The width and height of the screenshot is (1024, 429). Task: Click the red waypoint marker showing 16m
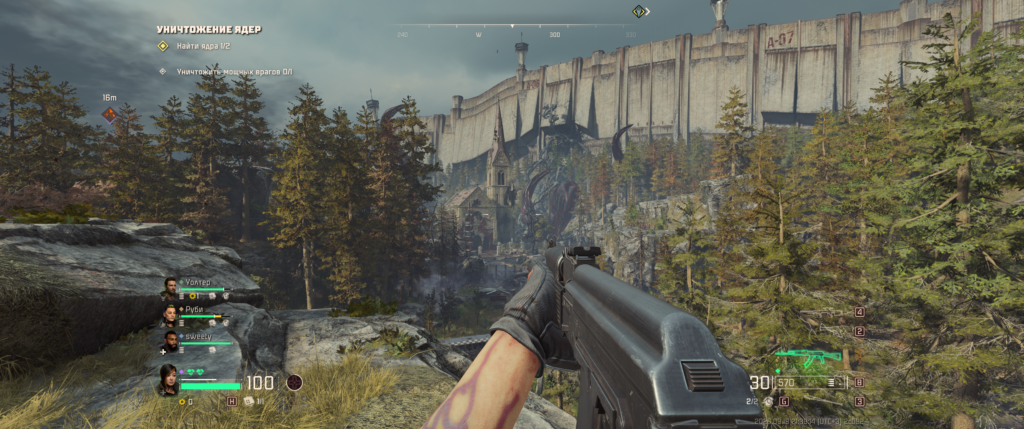[110, 114]
